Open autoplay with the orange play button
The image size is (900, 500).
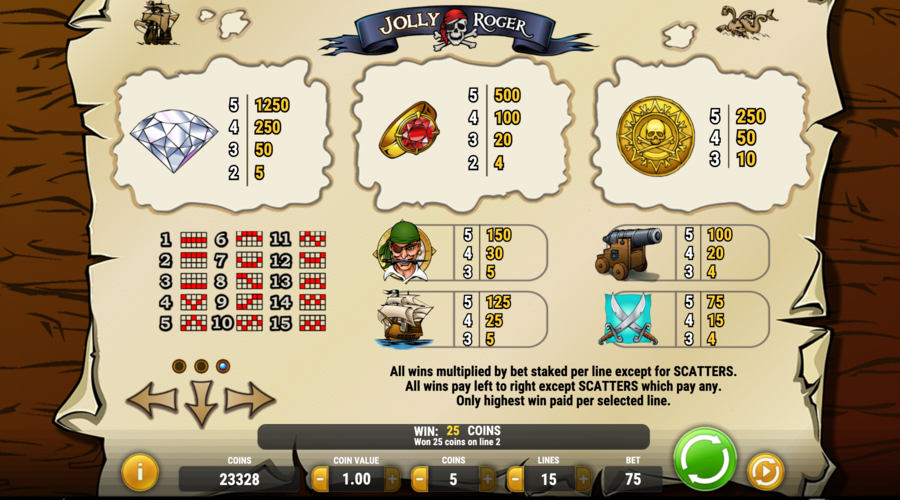point(765,471)
